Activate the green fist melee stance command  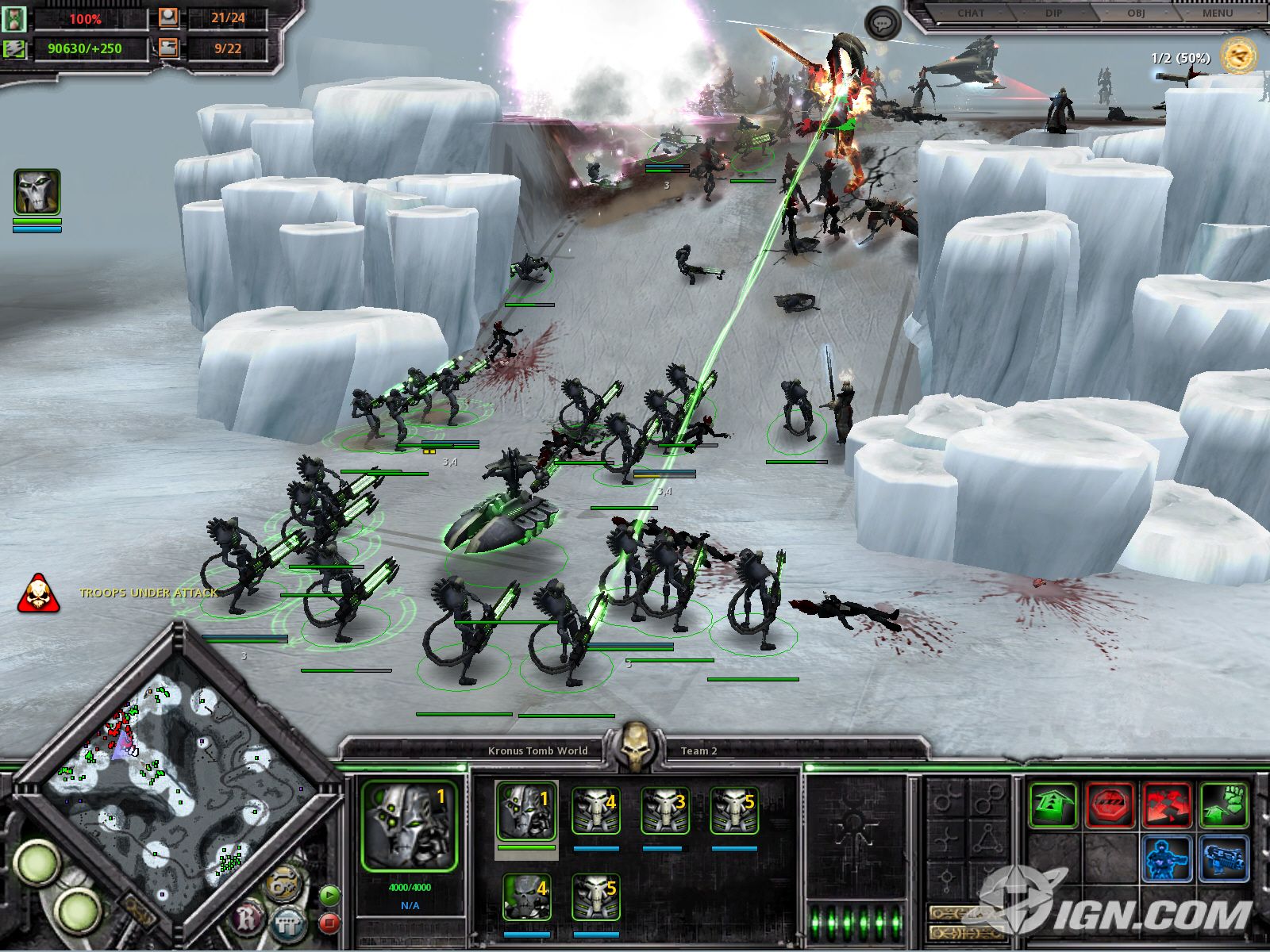click(1223, 805)
